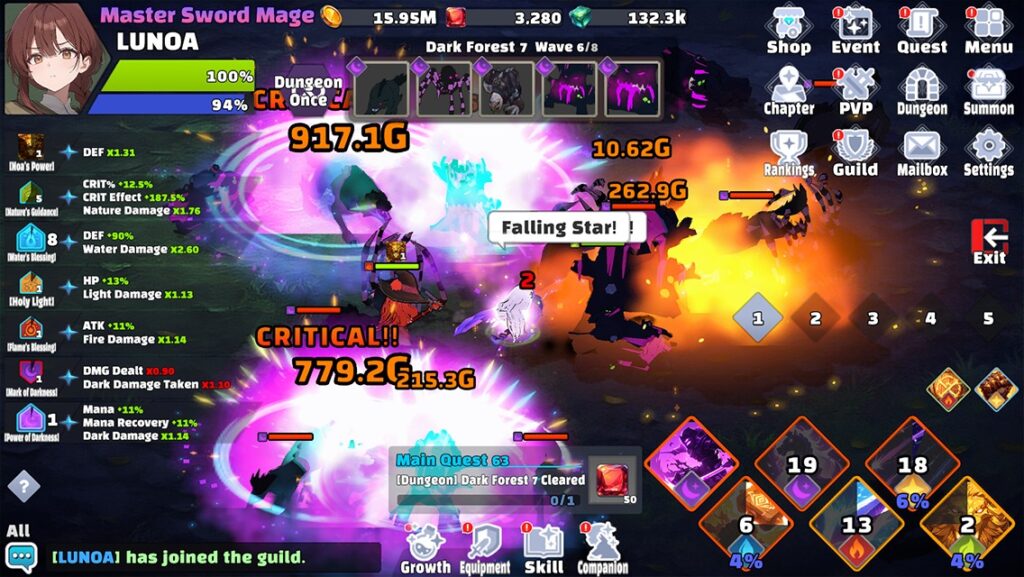Open the Summon screen
1024x577 pixels.
tap(988, 90)
